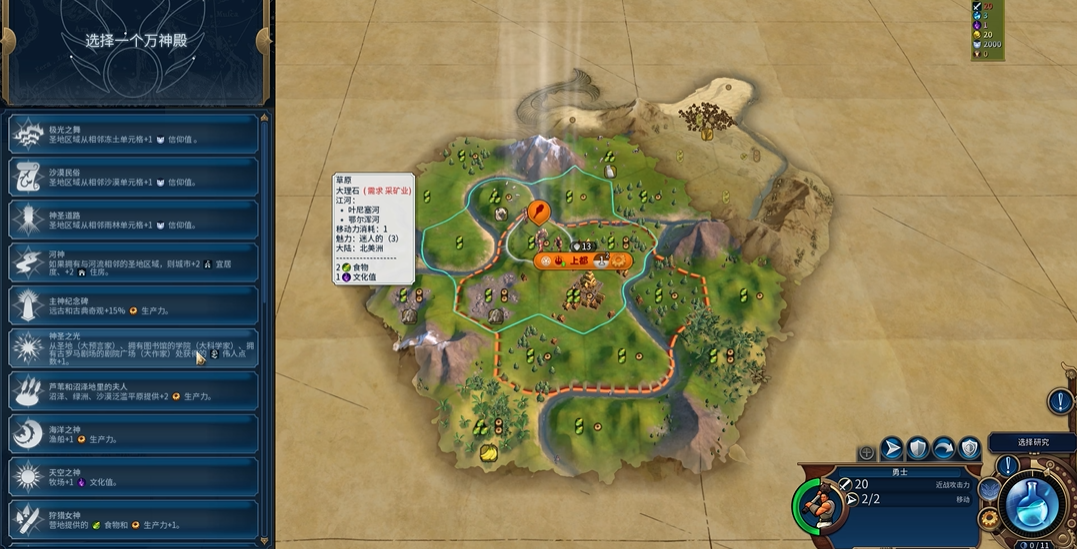Select the 海洋之神 pantheon

click(x=133, y=434)
